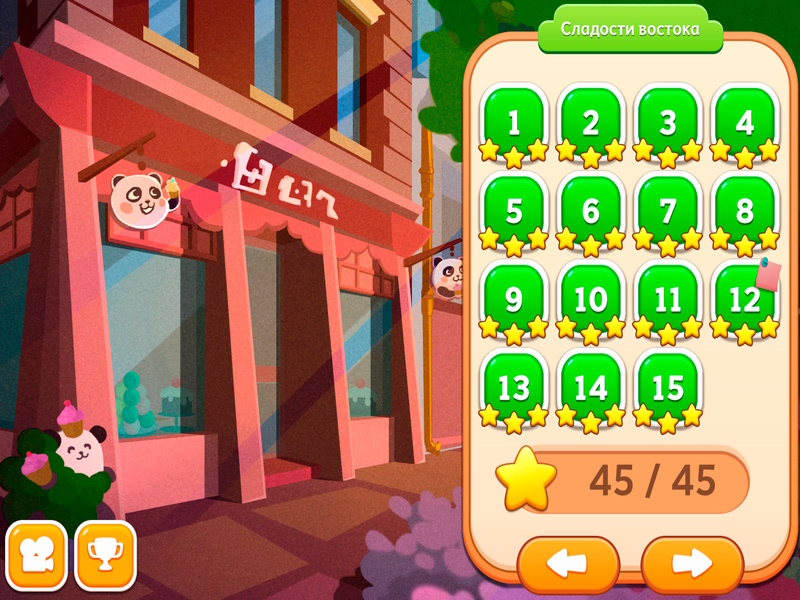Screen dimensions: 800x600
Task: Choose level 15 tile
Action: tap(668, 387)
